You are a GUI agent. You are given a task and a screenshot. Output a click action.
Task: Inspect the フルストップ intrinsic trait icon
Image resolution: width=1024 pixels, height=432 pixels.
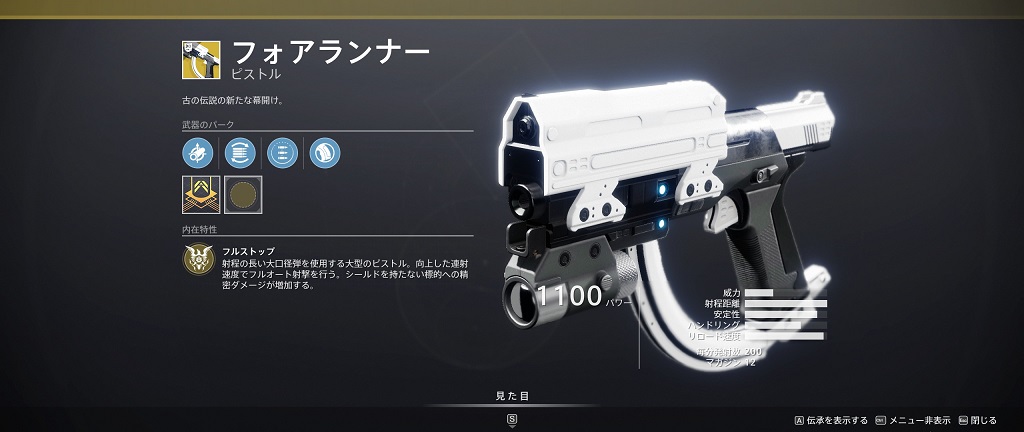point(198,260)
